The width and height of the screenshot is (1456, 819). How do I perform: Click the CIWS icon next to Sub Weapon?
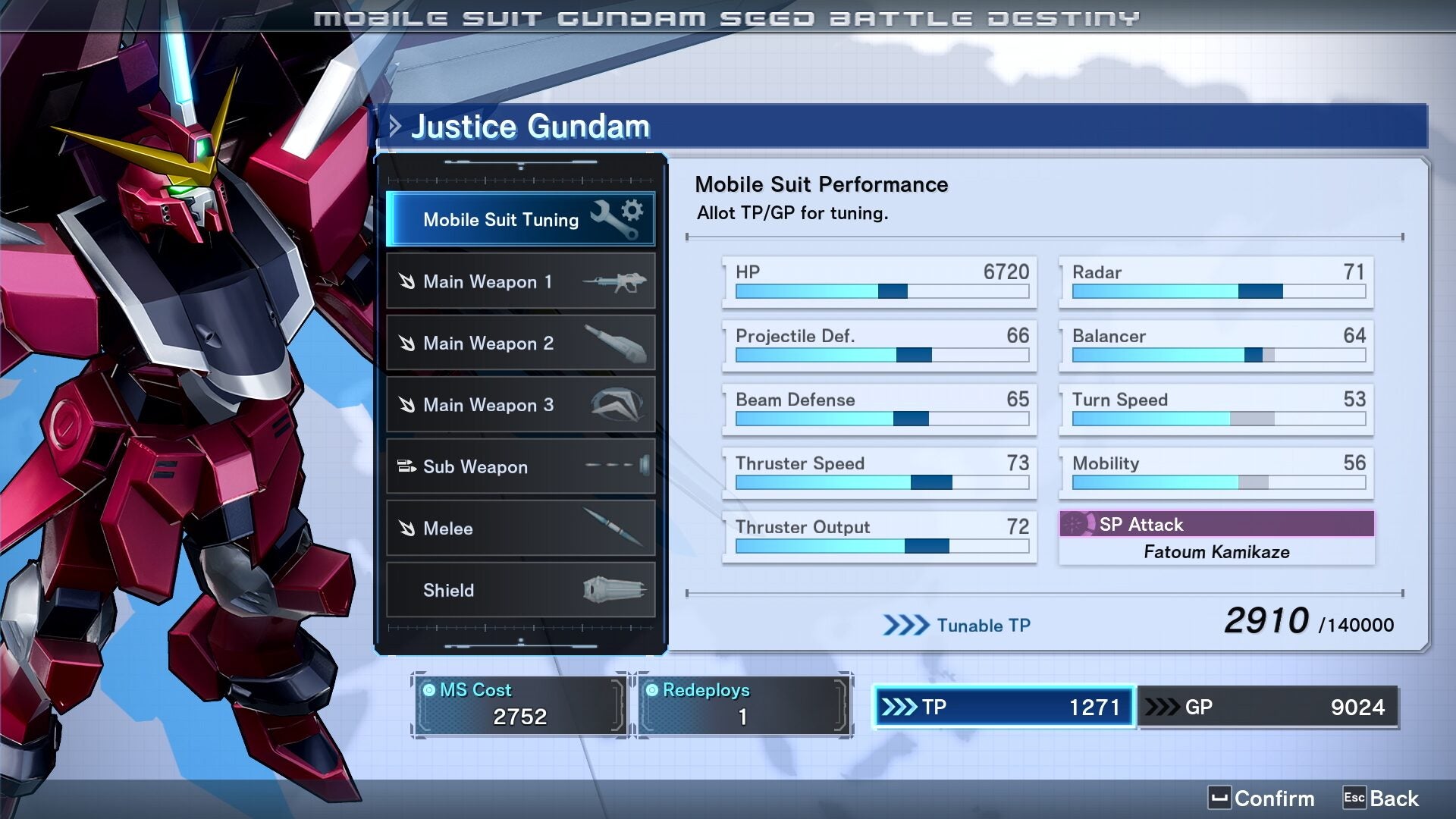coord(616,466)
